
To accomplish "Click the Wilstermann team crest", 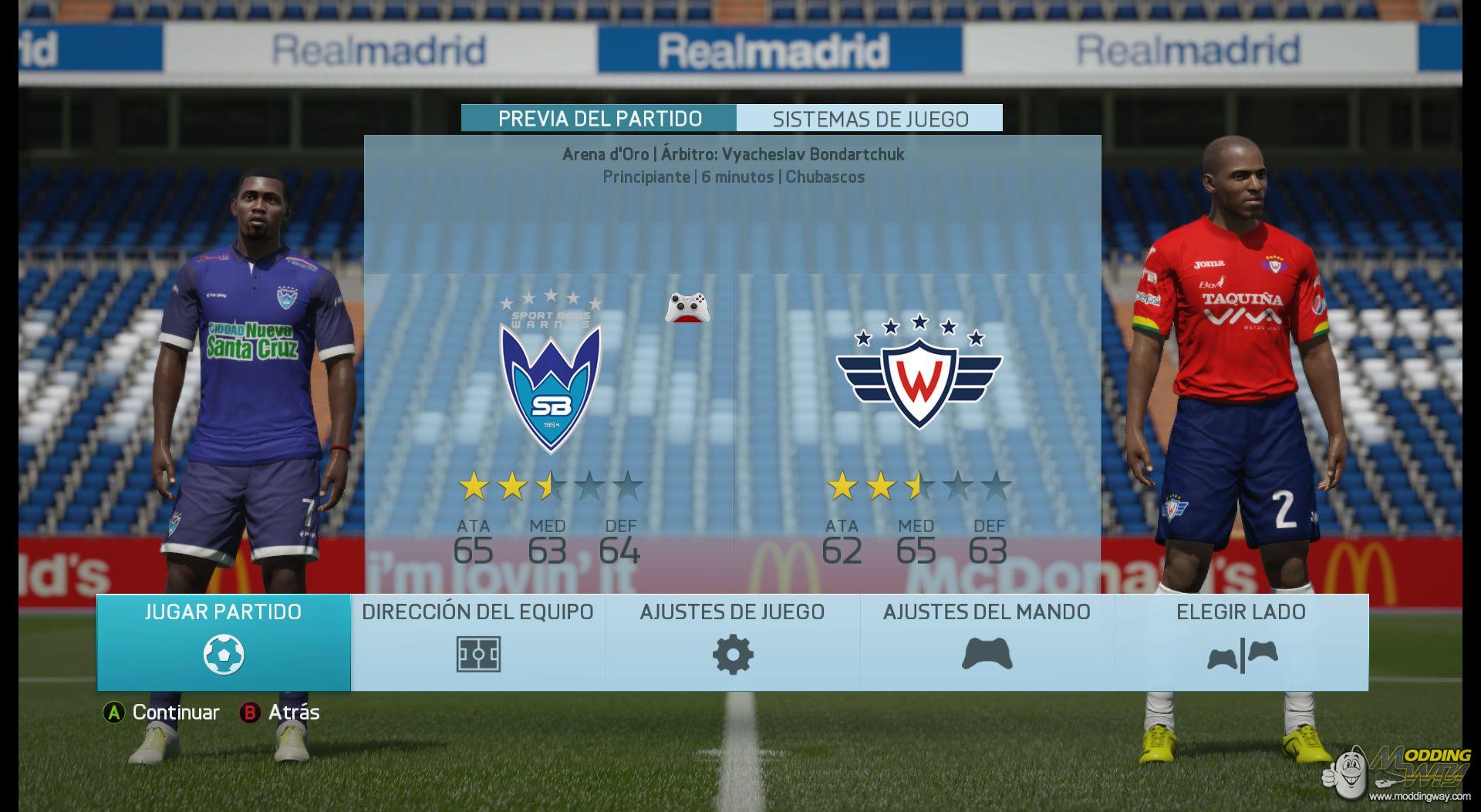I will click(x=919, y=372).
